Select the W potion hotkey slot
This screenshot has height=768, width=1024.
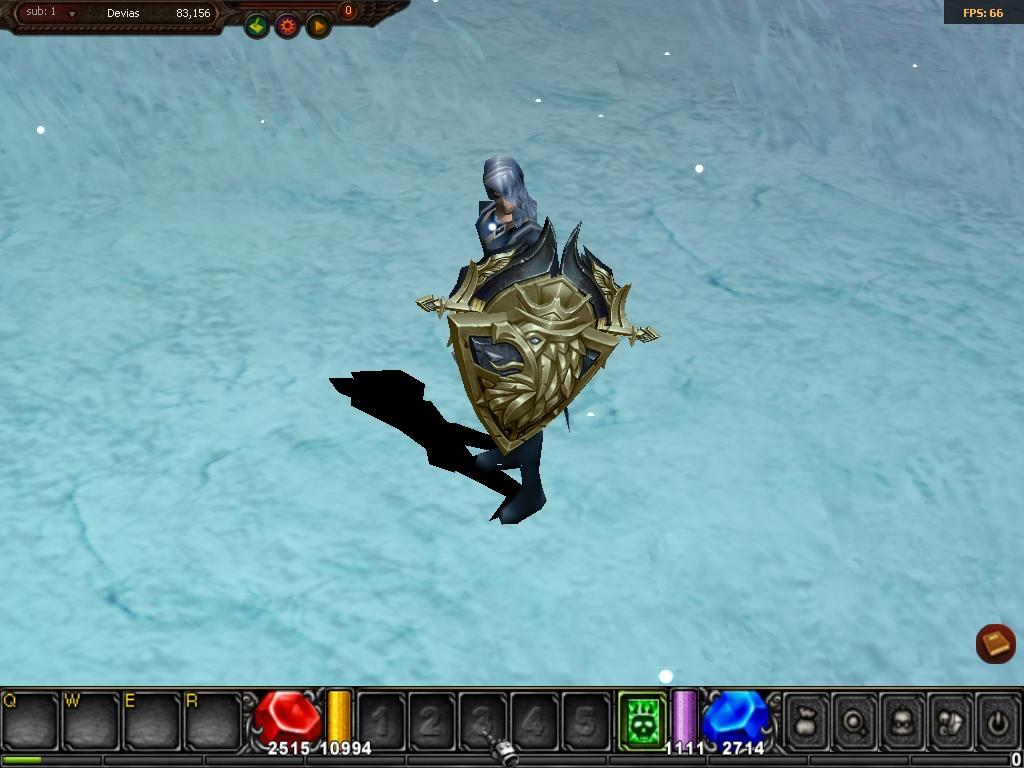(92, 720)
